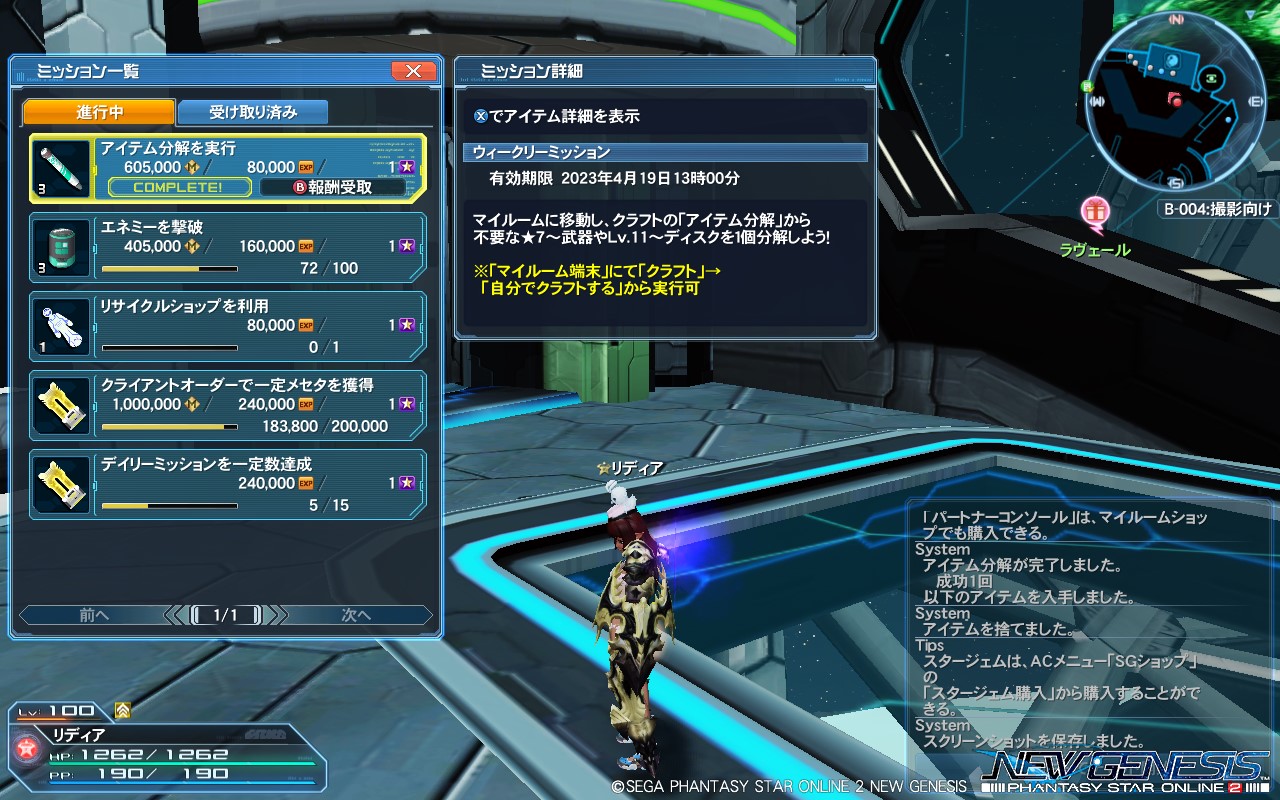The height and width of the screenshot is (800, 1280).
Task: Click the yellow class-up arrow beside Lv.100
Action: [121, 710]
